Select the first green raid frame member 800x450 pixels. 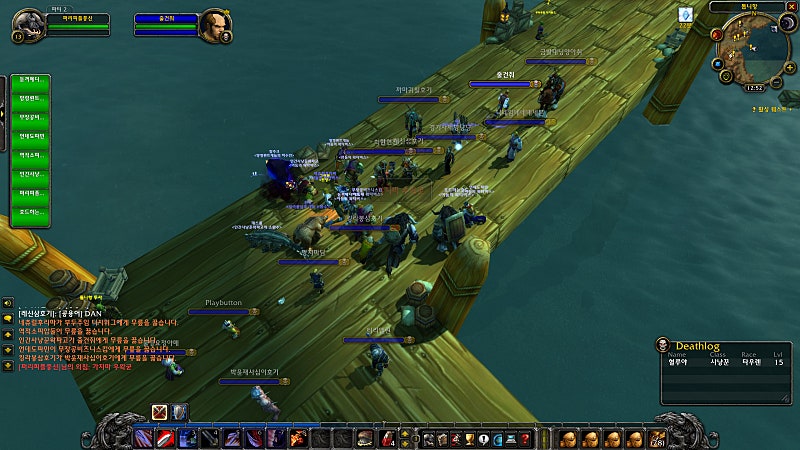tap(31, 81)
